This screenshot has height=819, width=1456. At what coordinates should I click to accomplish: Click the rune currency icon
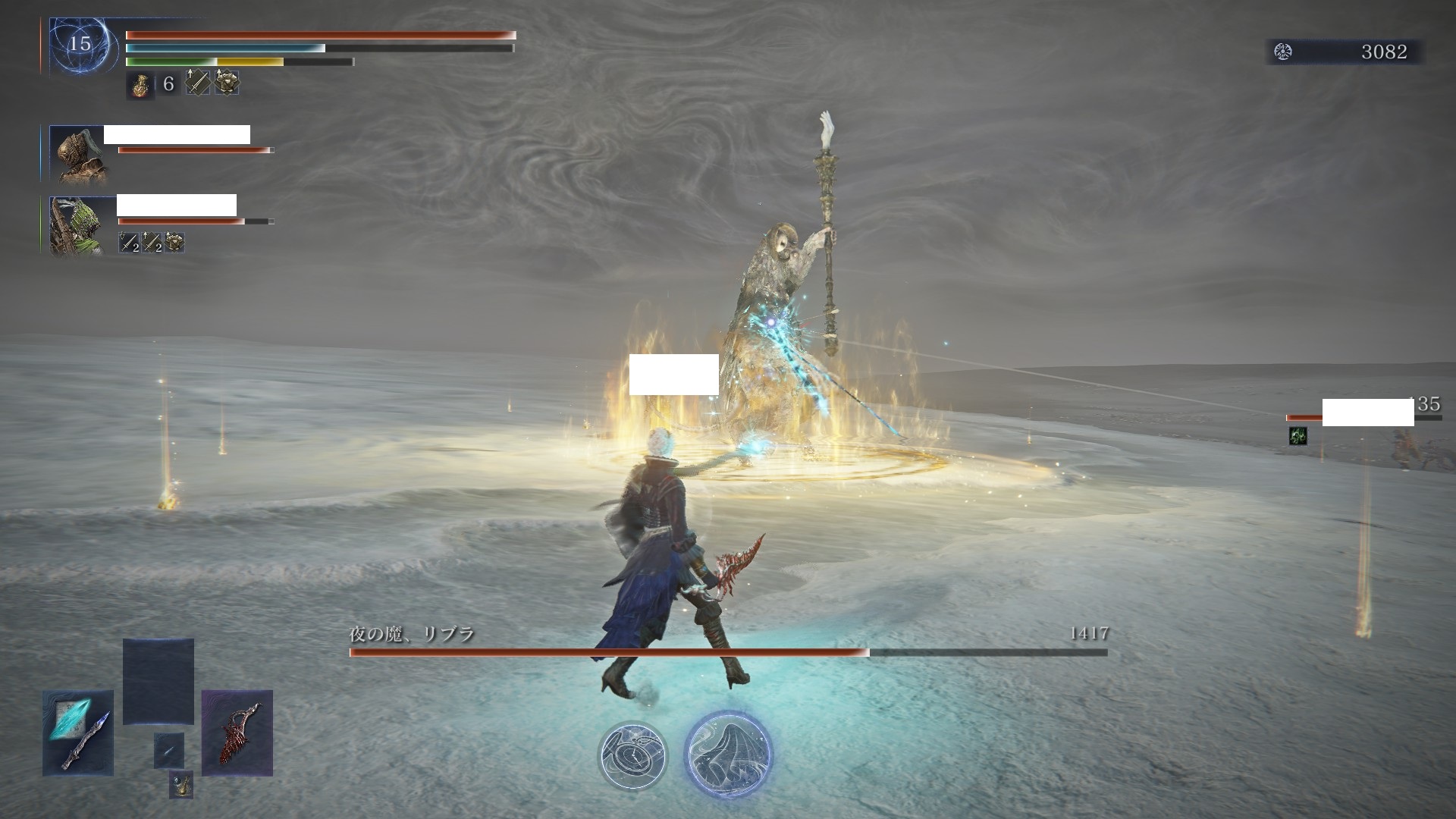(1283, 52)
